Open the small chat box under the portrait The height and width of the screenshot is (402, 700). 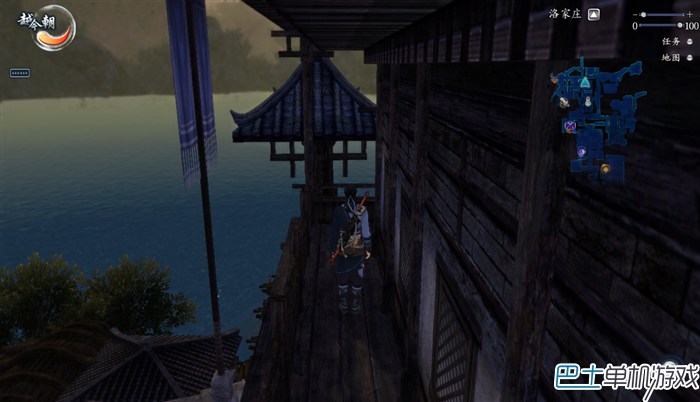coord(20,72)
